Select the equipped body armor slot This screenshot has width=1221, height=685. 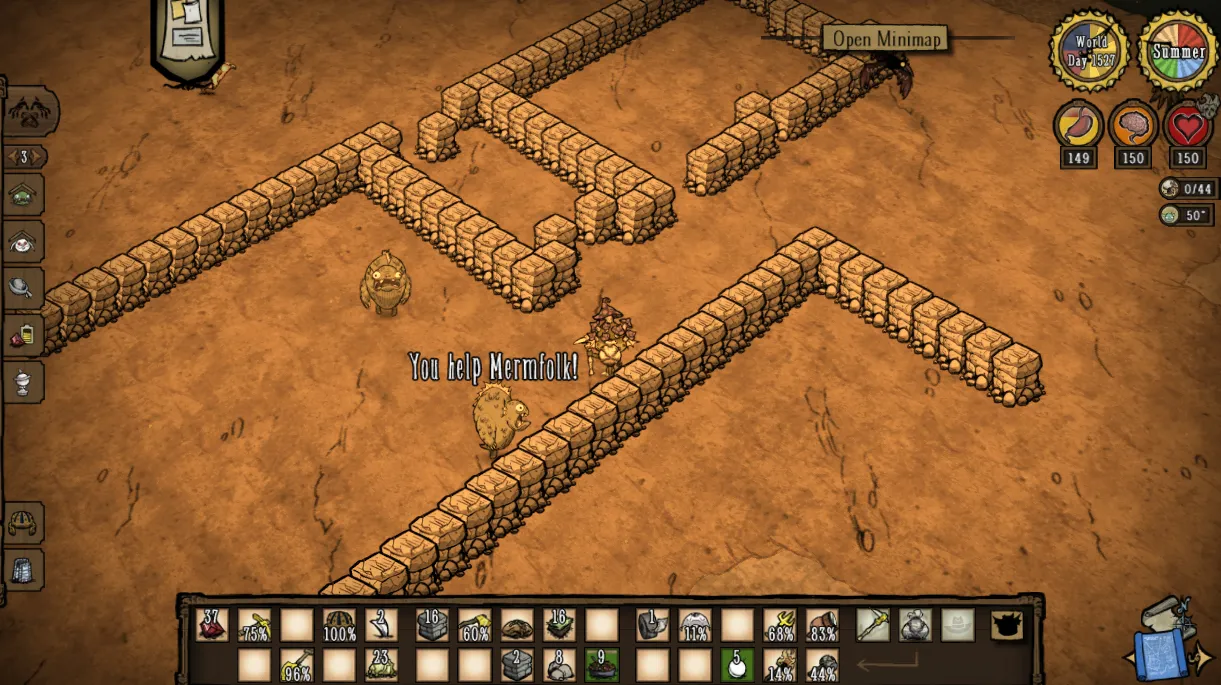pyautogui.click(x=914, y=625)
